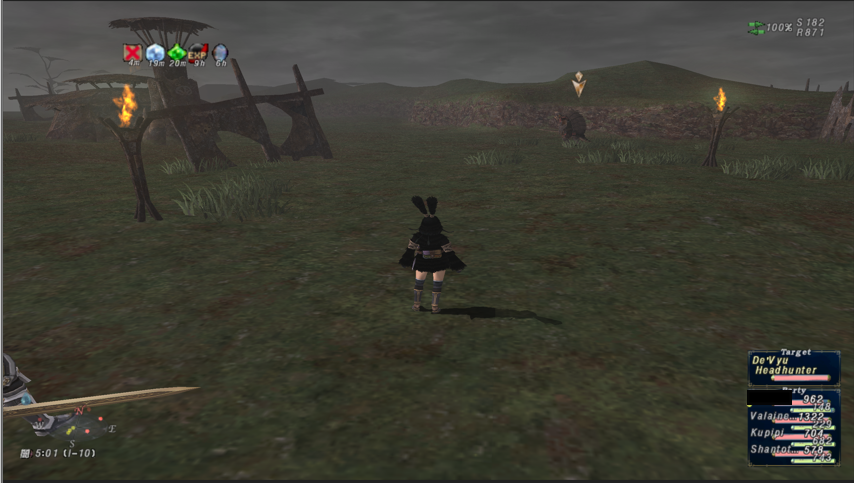Select the blacked-out name party row
This screenshot has height=483, width=854.
click(793, 401)
